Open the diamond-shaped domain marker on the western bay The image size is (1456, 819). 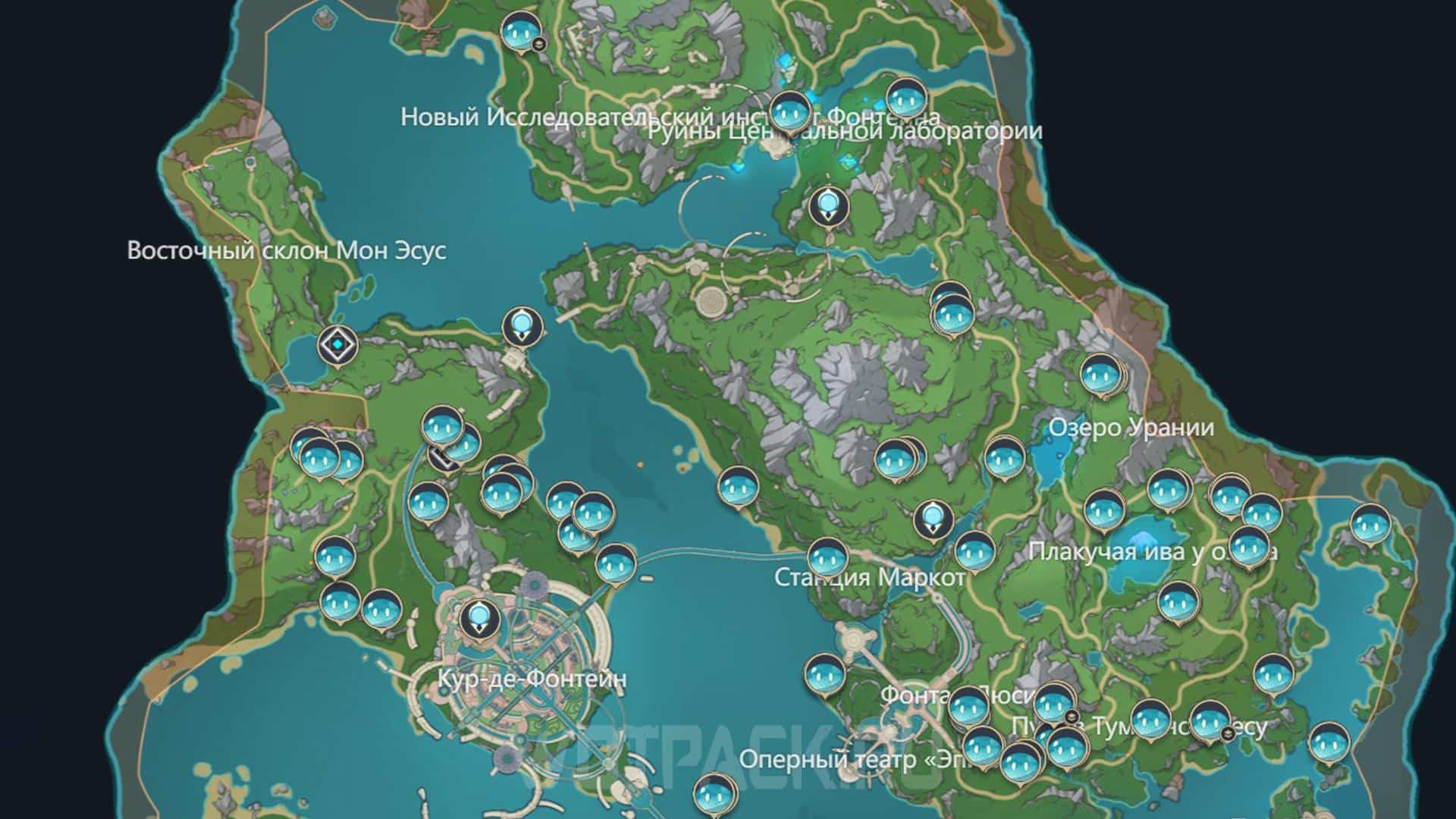click(337, 346)
